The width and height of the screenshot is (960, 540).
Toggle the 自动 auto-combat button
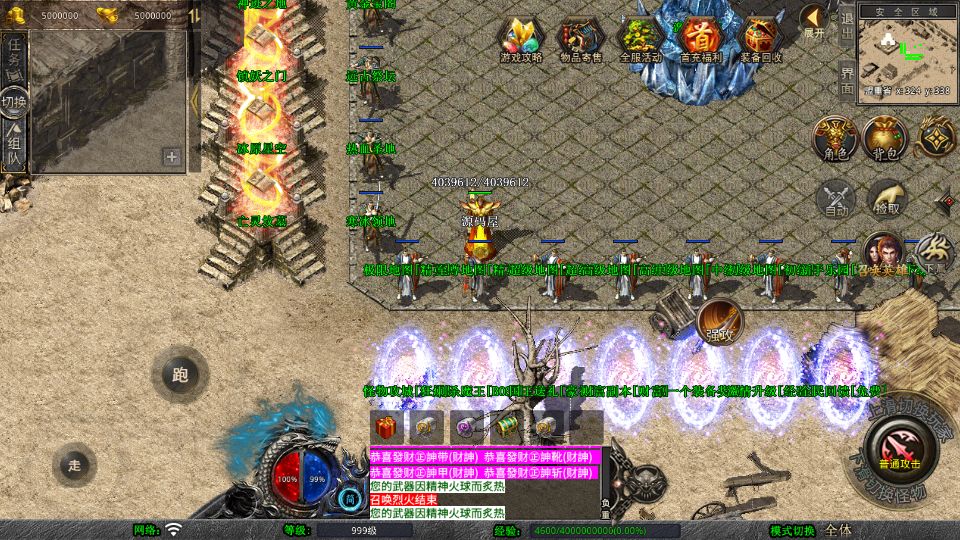pyautogui.click(x=836, y=199)
